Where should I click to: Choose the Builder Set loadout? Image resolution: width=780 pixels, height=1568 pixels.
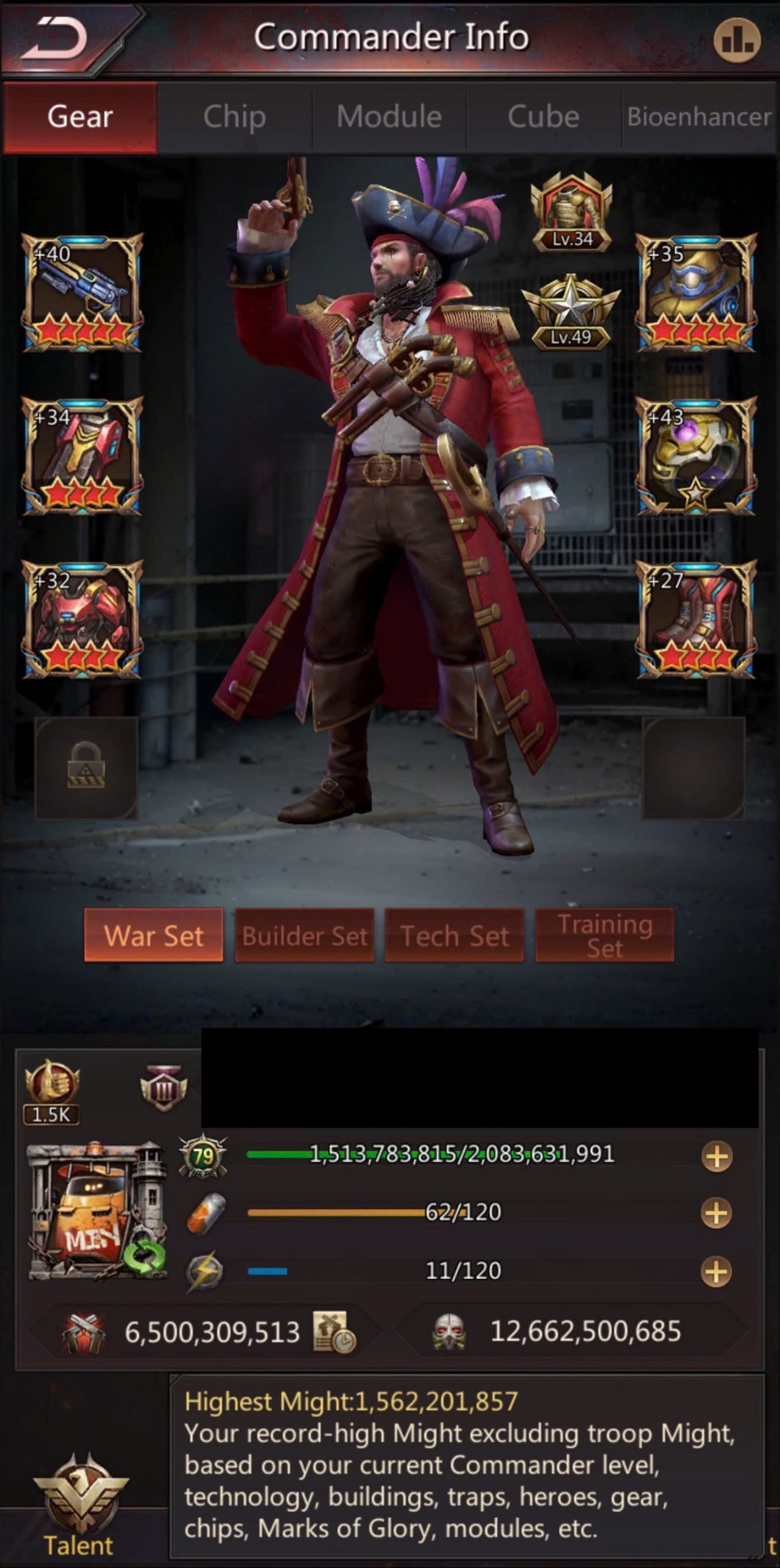coord(305,935)
